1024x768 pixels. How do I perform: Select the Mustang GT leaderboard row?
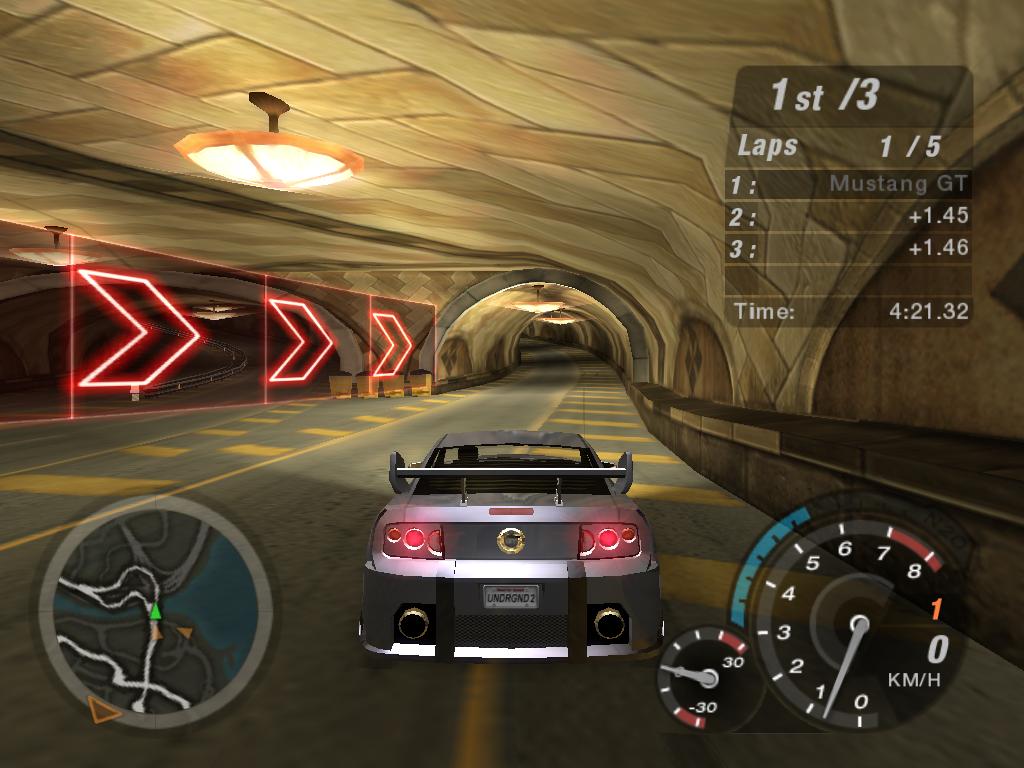click(x=850, y=184)
